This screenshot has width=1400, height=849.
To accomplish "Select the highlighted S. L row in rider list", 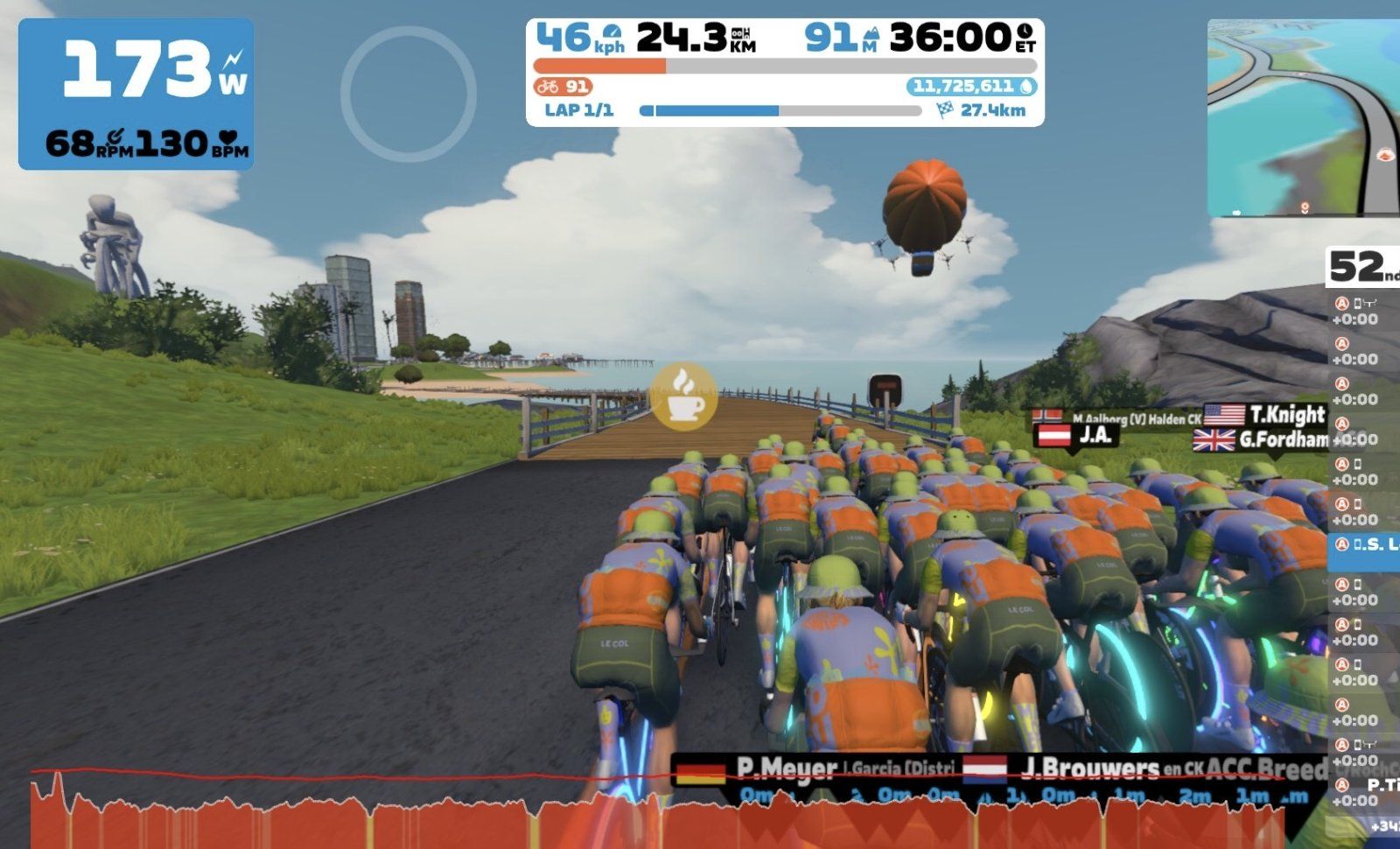I will click(x=1364, y=544).
